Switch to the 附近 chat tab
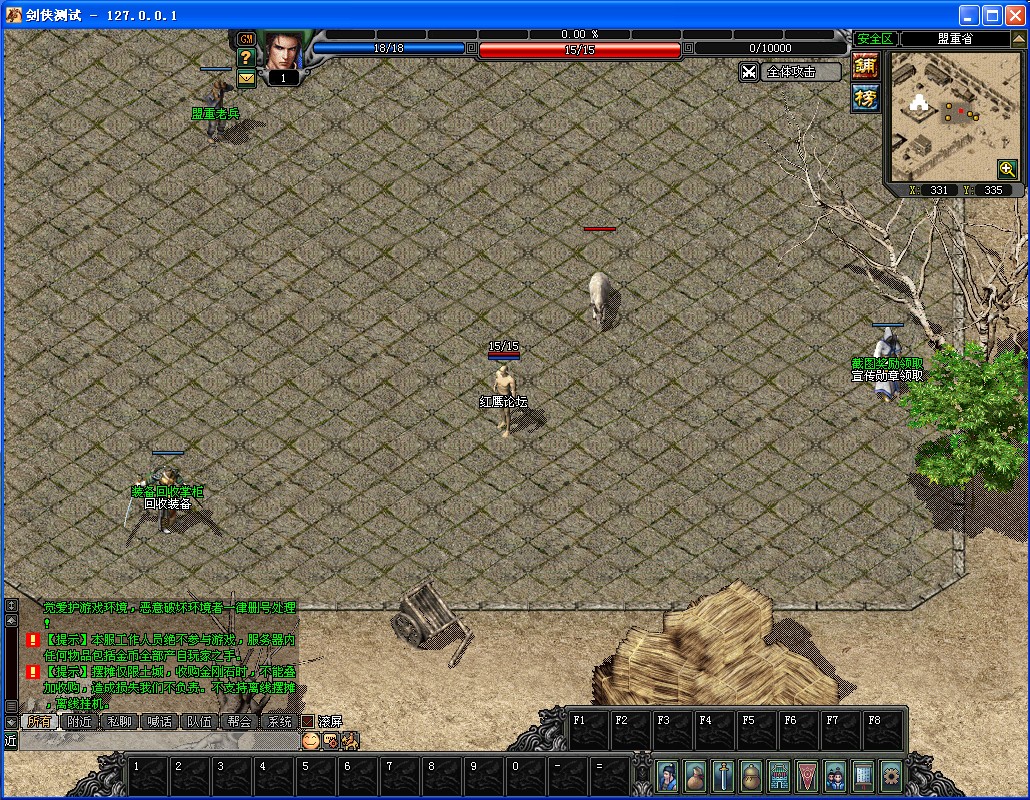The width and height of the screenshot is (1030, 800). pos(80,721)
